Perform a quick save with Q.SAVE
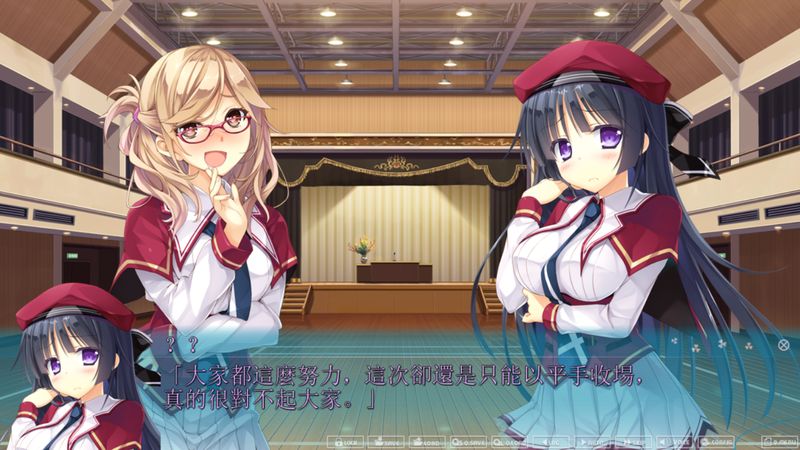800x450 pixels. pyautogui.click(x=466, y=441)
